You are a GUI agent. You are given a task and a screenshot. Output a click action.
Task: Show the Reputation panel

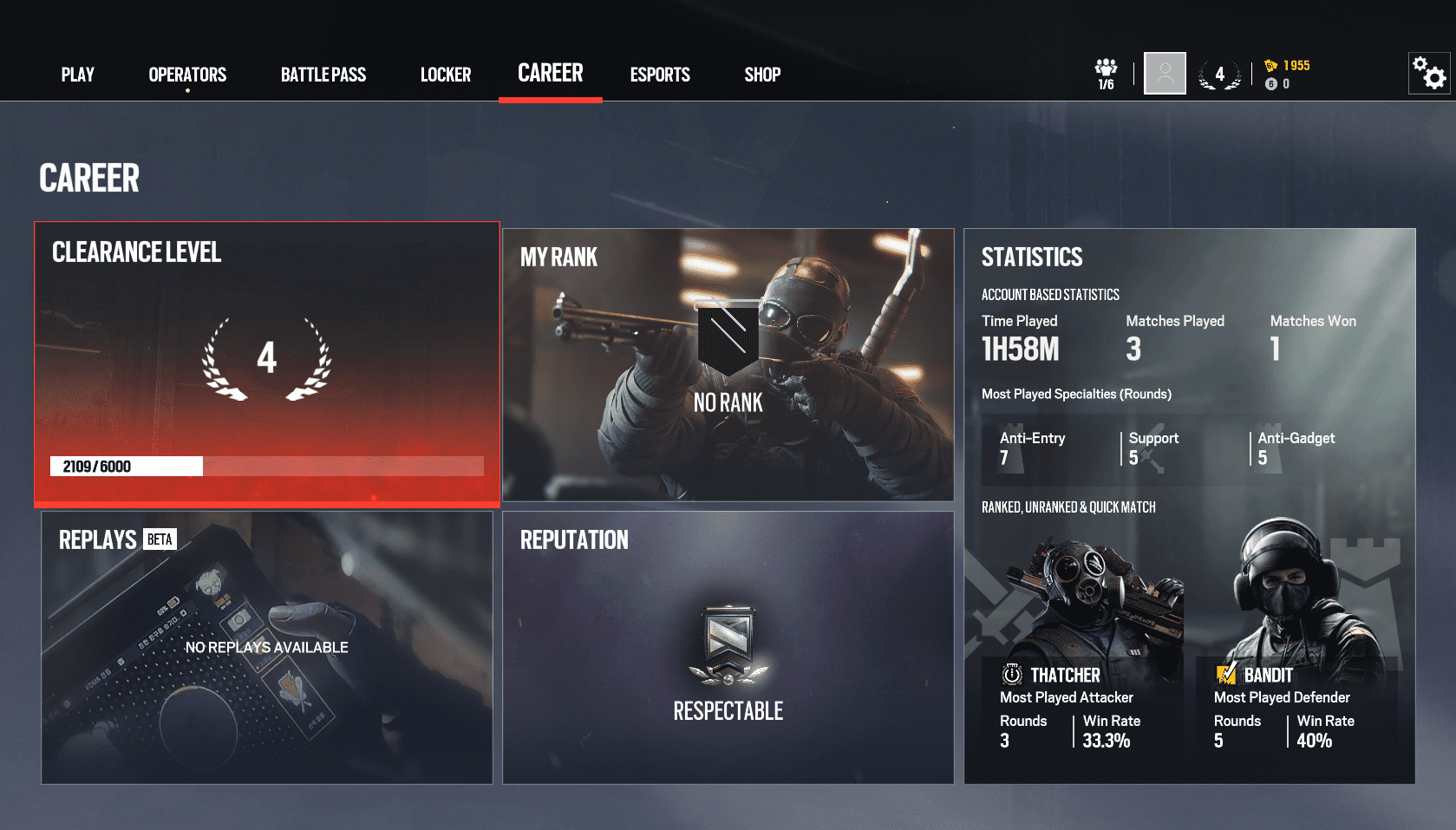[728, 647]
